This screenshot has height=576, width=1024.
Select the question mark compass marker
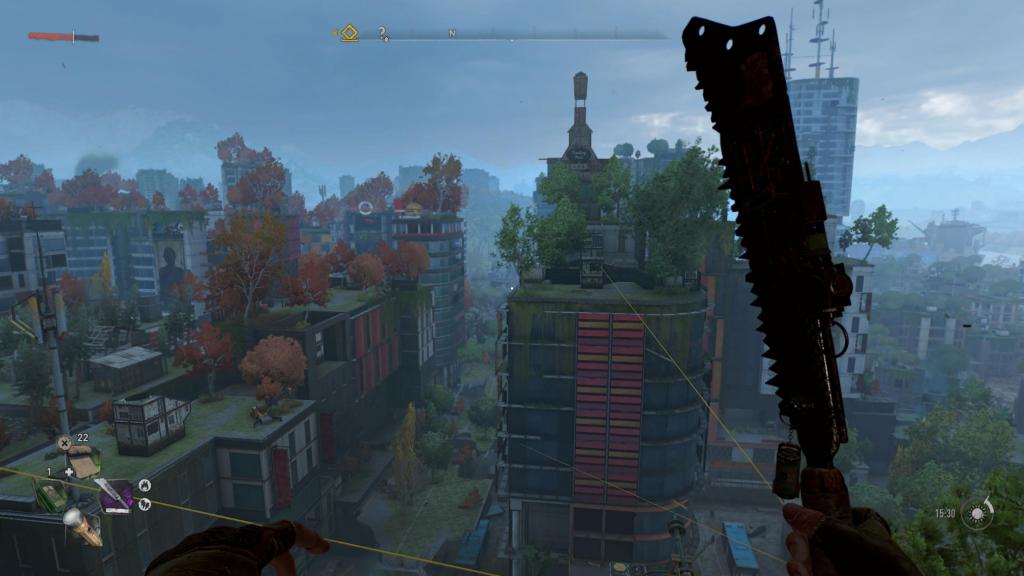382,33
